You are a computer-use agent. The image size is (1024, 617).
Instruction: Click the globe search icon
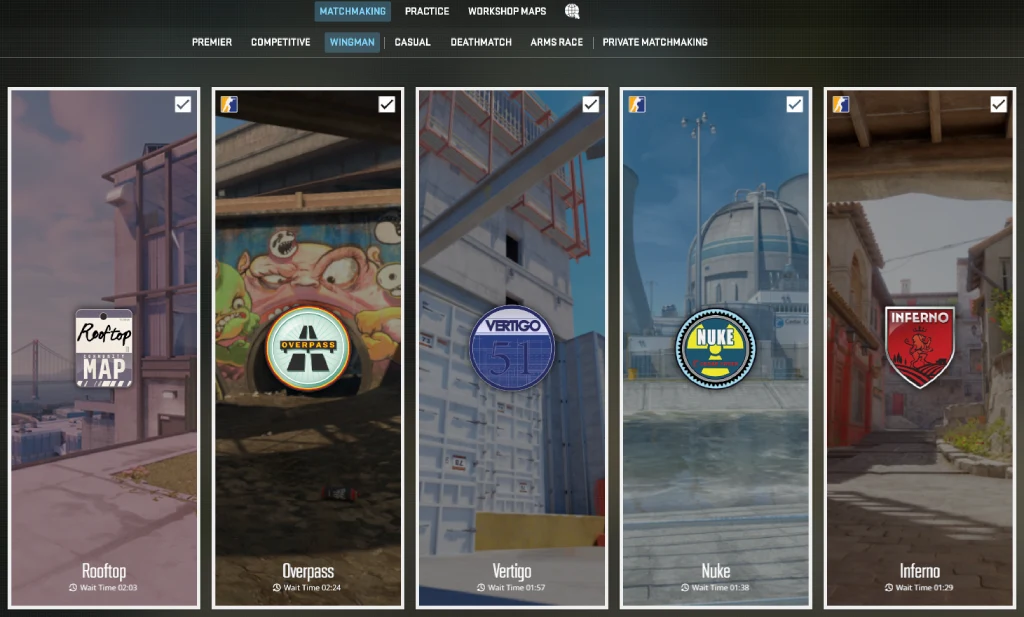coord(572,11)
